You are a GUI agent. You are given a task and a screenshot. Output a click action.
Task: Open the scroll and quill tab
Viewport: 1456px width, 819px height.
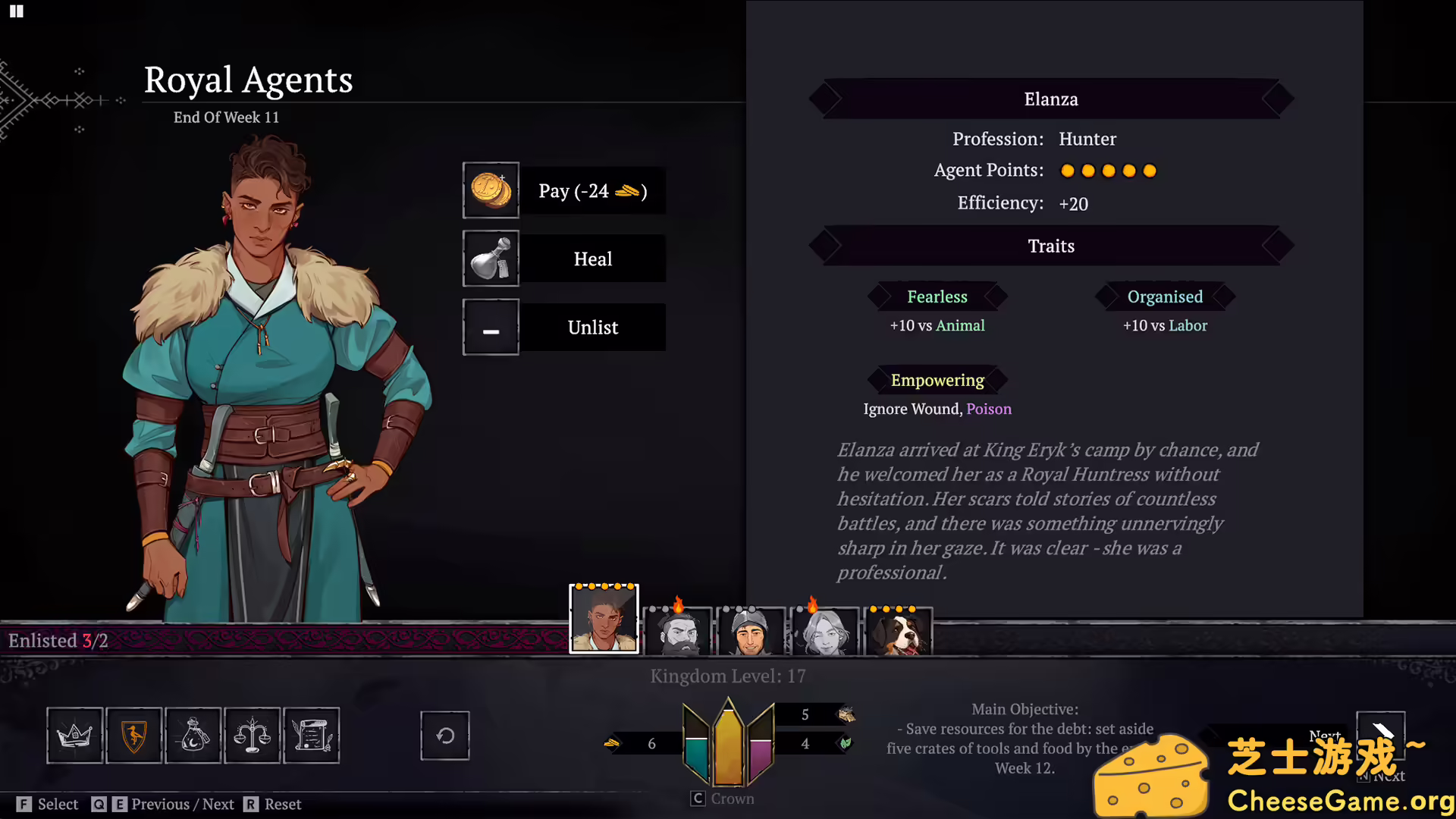pos(312,735)
